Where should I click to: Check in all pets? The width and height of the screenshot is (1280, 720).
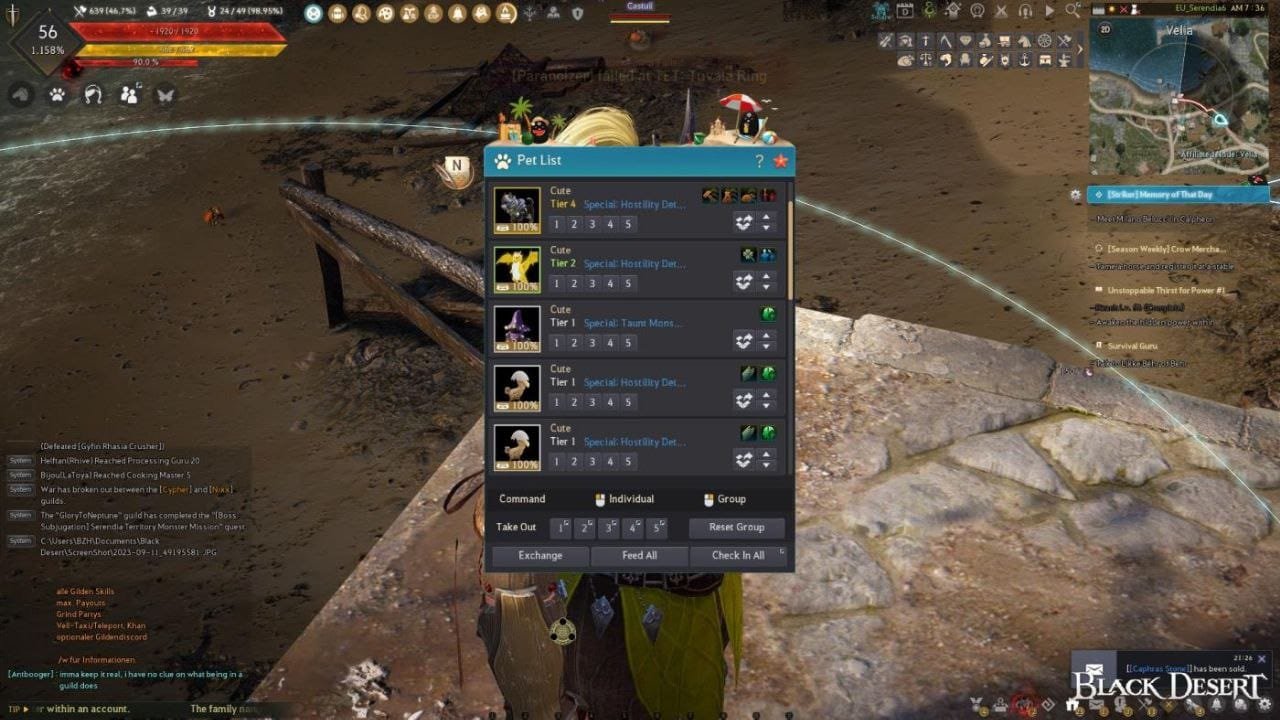tap(738, 555)
